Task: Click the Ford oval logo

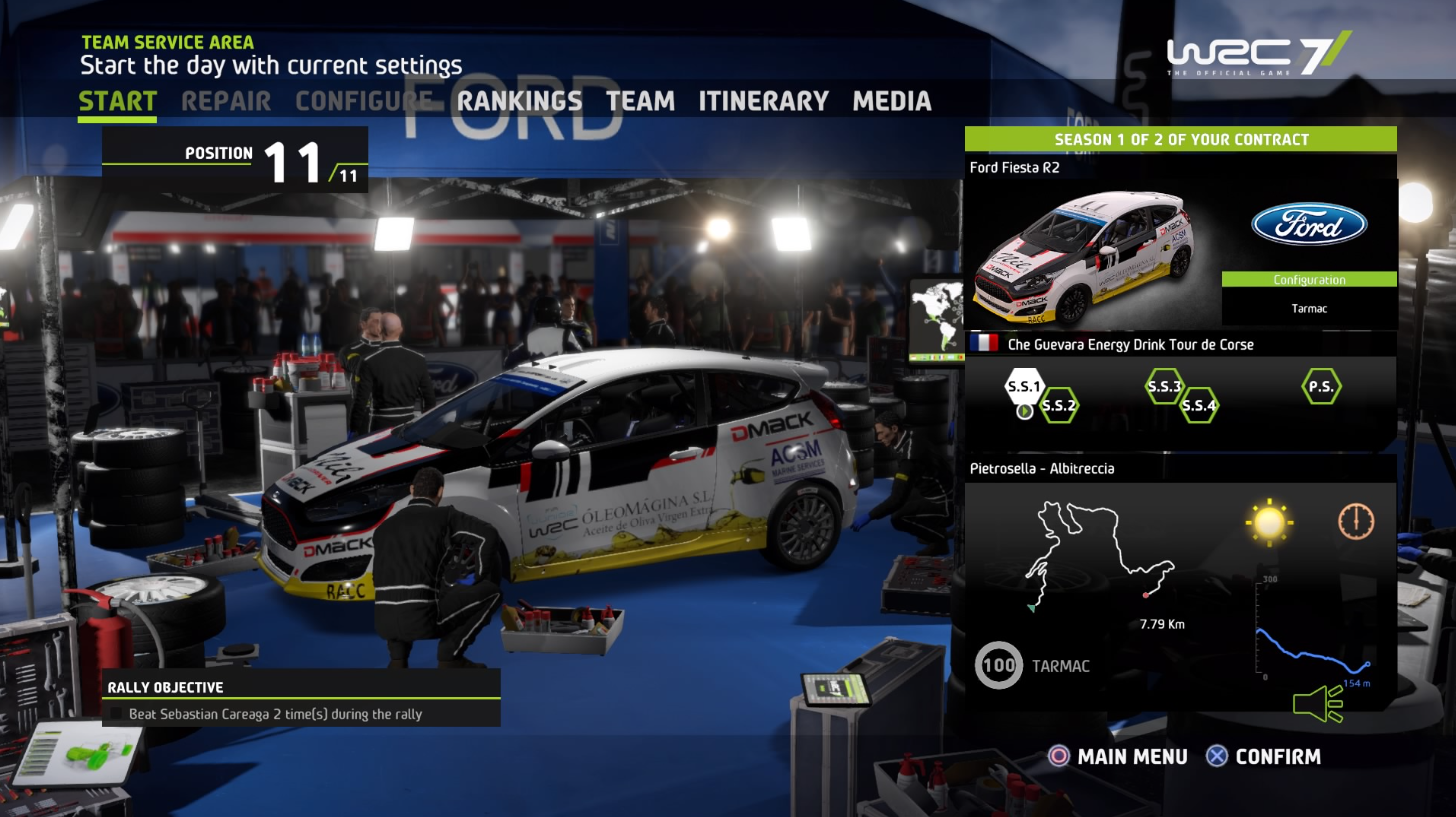Action: tap(1309, 225)
